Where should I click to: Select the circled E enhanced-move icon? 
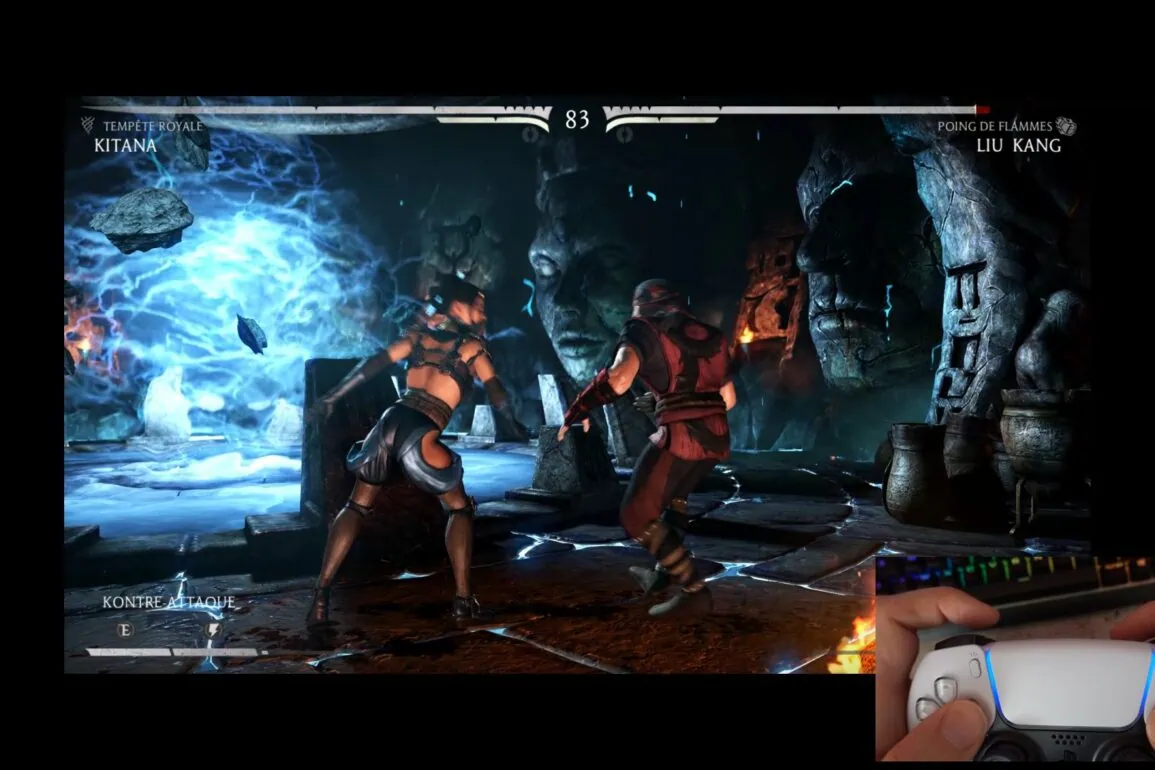coord(125,630)
